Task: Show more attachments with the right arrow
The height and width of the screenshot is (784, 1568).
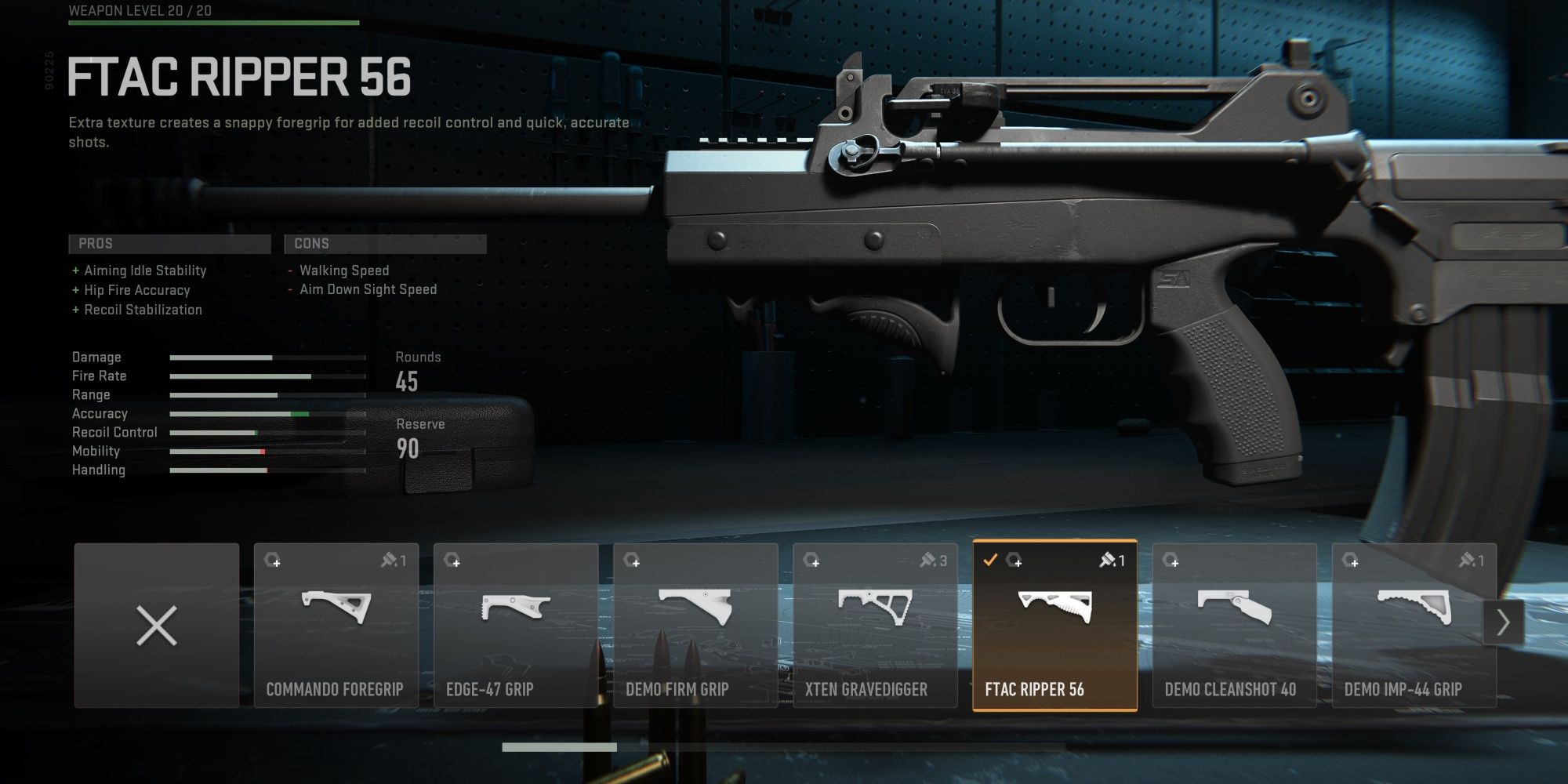Action: pyautogui.click(x=1503, y=623)
